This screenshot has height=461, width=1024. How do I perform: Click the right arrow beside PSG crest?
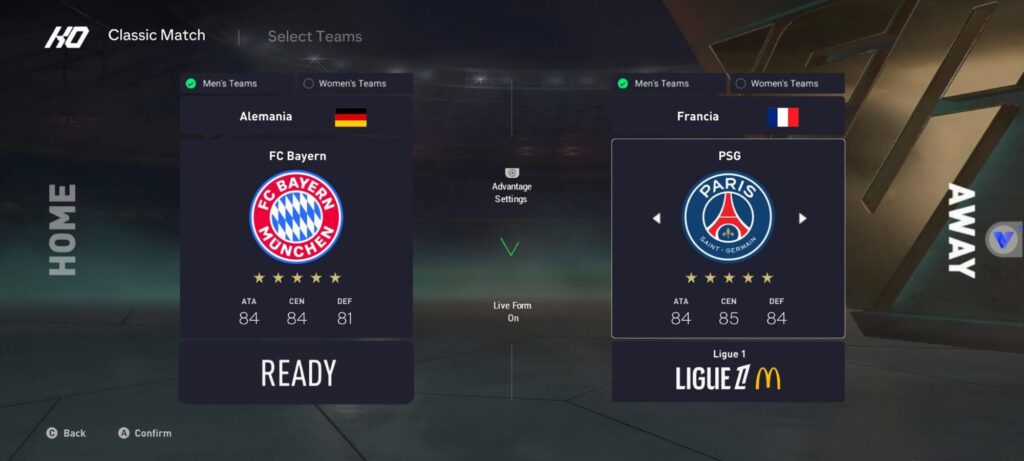click(x=802, y=218)
